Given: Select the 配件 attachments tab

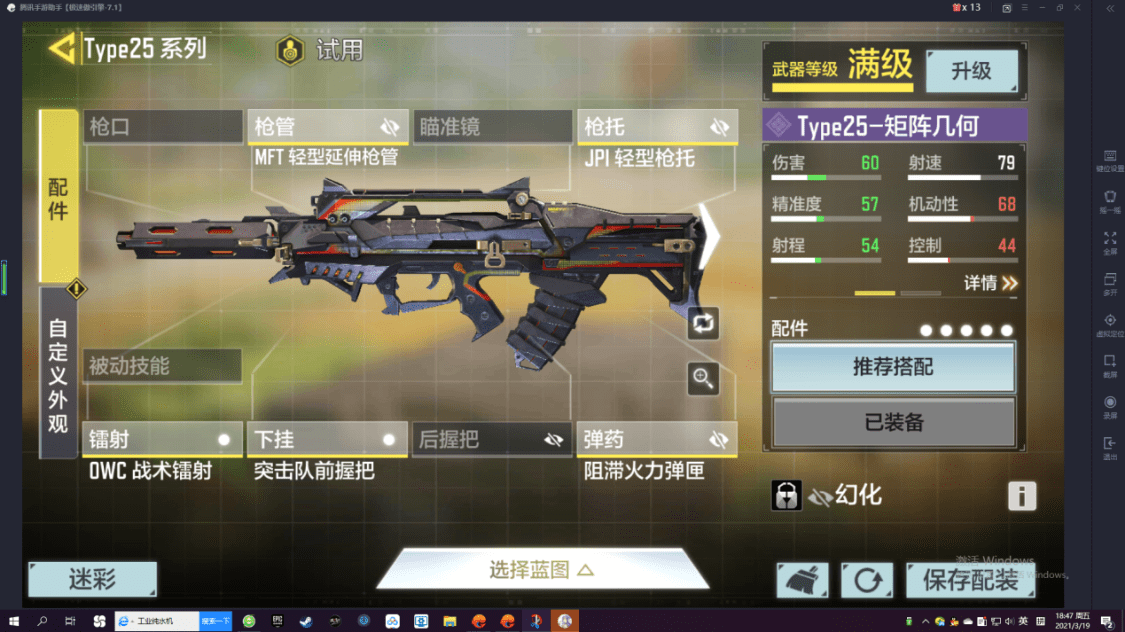Looking at the screenshot, I should pyautogui.click(x=58, y=196).
